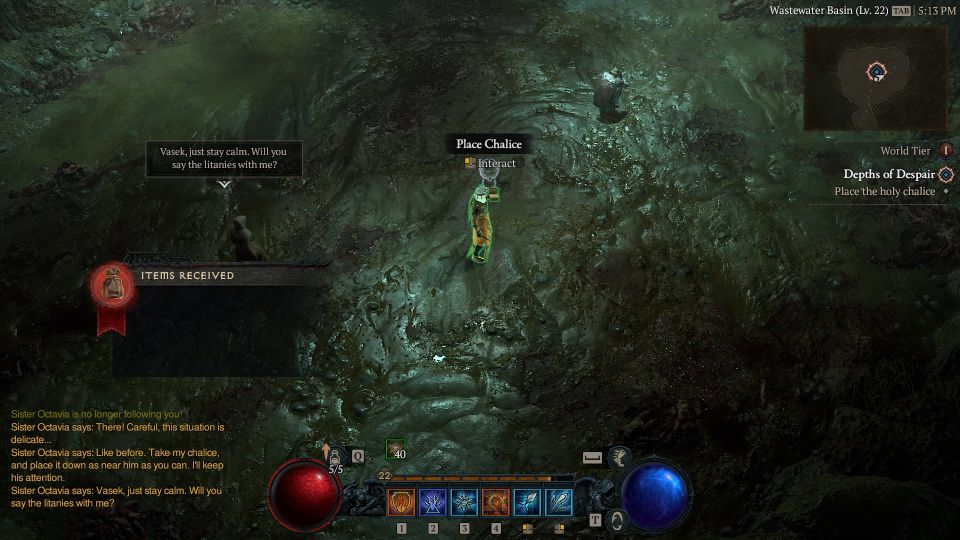Cast the blue lightning tree skill
The height and width of the screenshot is (540, 960).
tap(433, 501)
